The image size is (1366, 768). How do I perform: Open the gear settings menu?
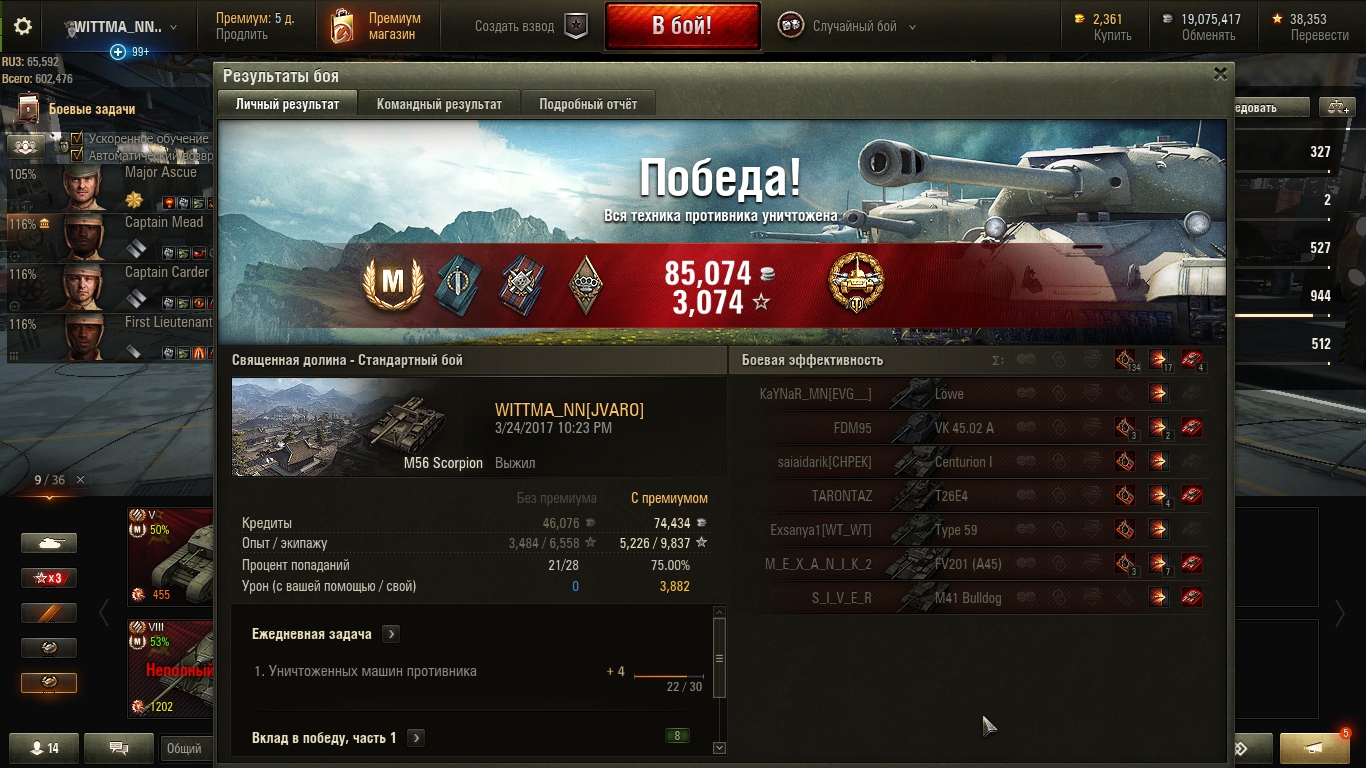[23, 27]
